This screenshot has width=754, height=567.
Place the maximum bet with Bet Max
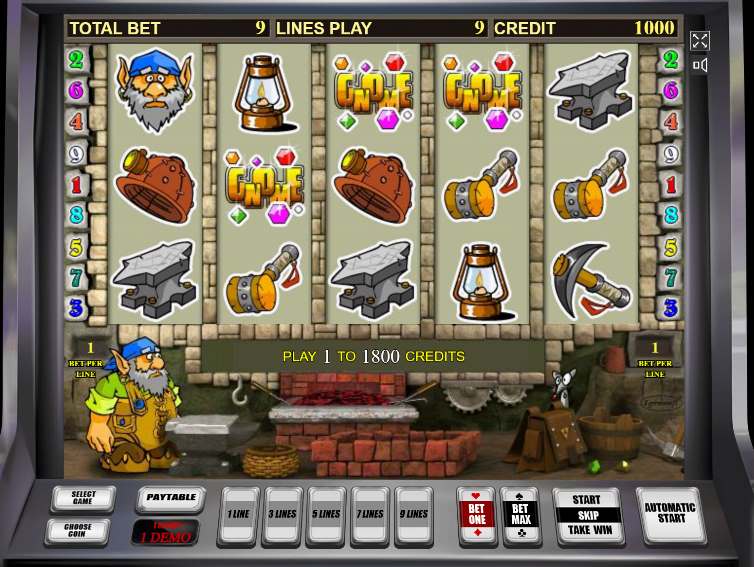520,515
